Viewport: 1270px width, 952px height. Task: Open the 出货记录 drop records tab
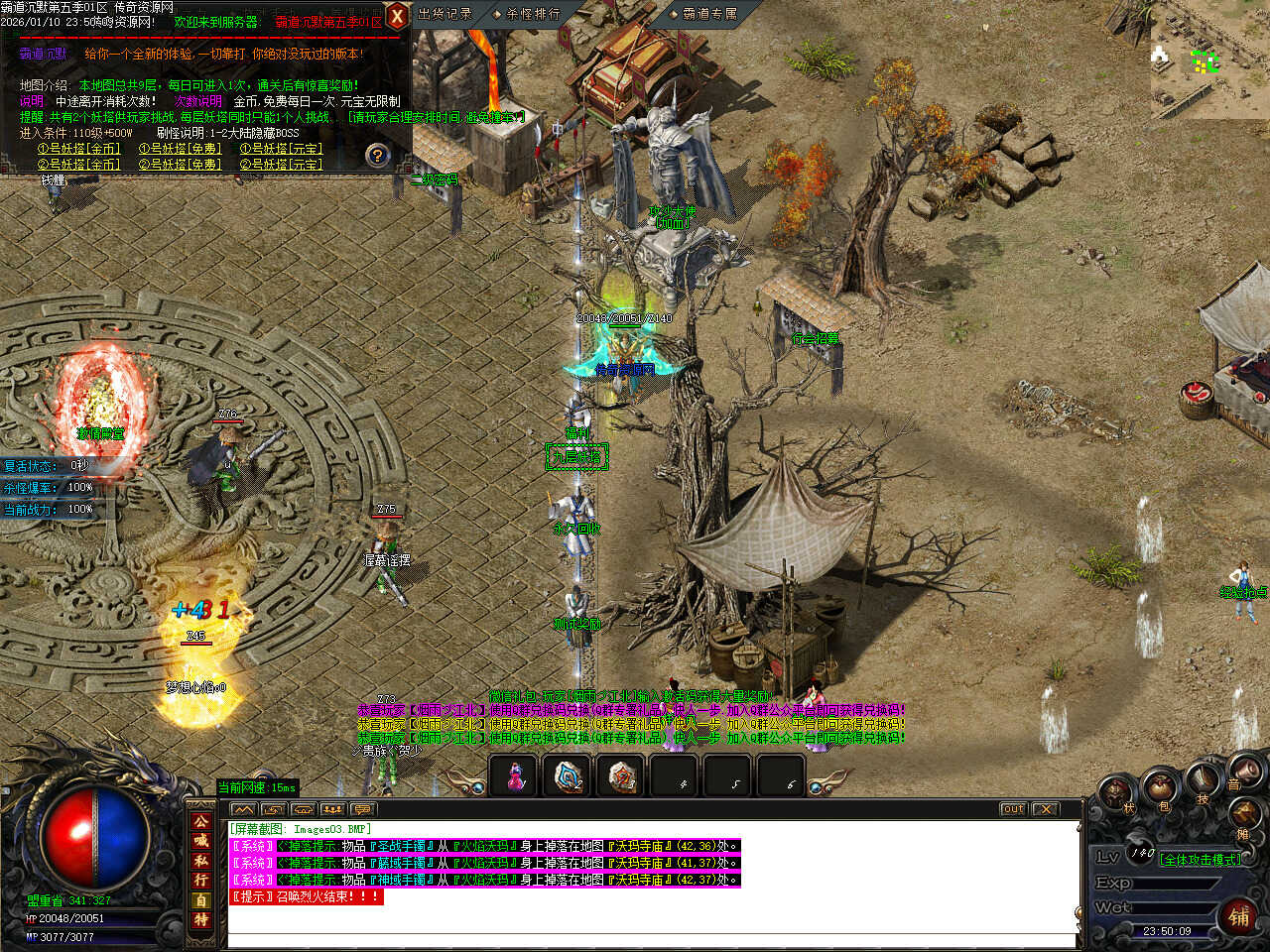[x=444, y=14]
